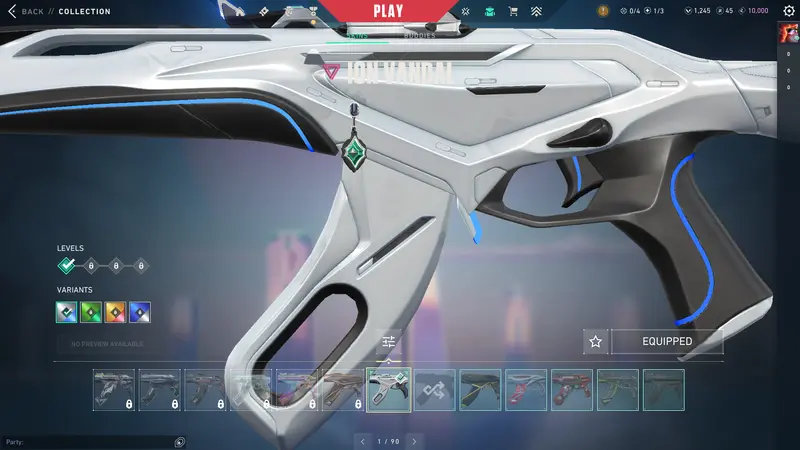Image resolution: width=800 pixels, height=450 pixels.
Task: Select the Ion Vandal thumbnail
Action: coord(389,390)
